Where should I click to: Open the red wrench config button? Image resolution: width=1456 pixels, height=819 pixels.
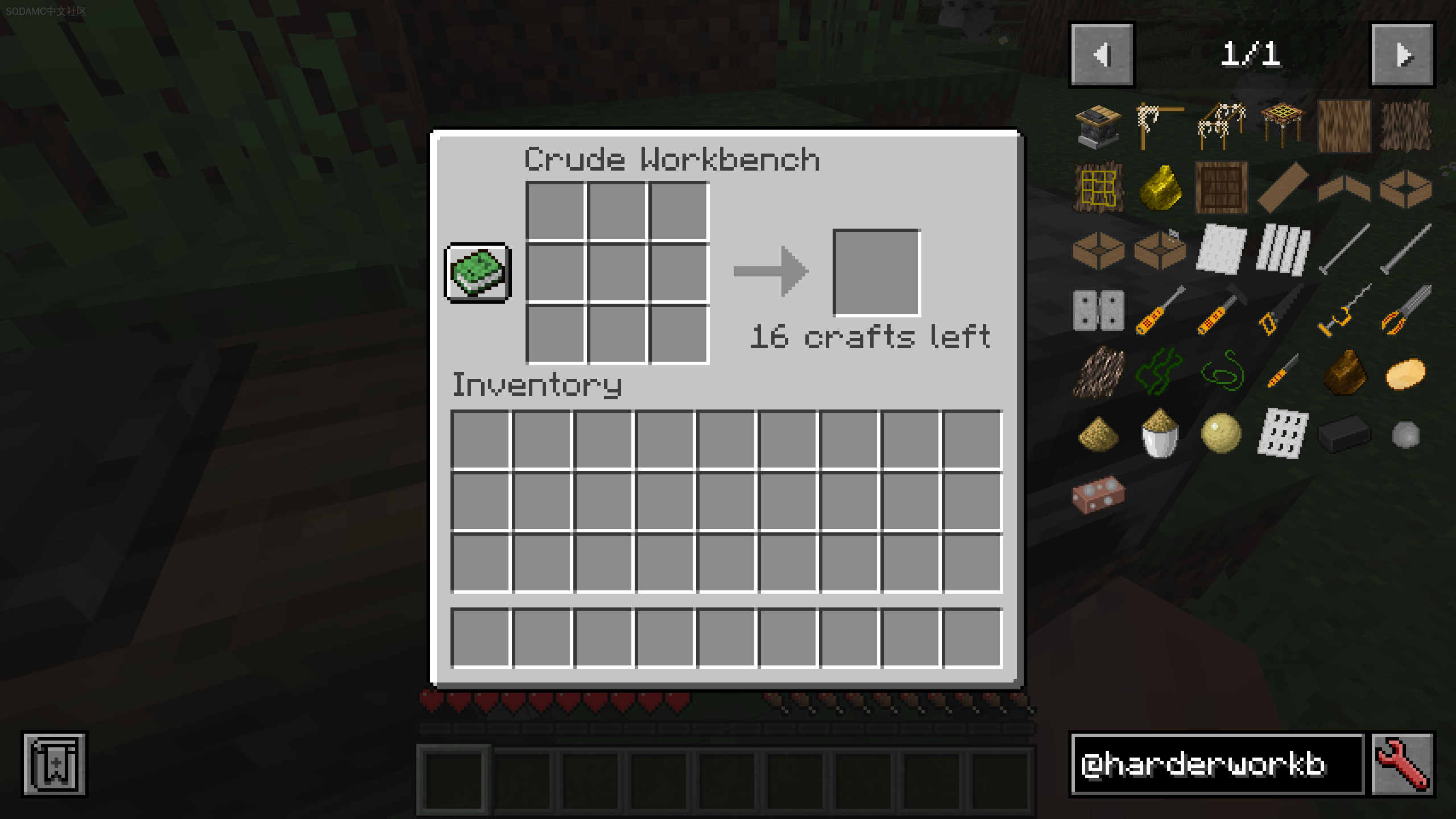(1403, 764)
